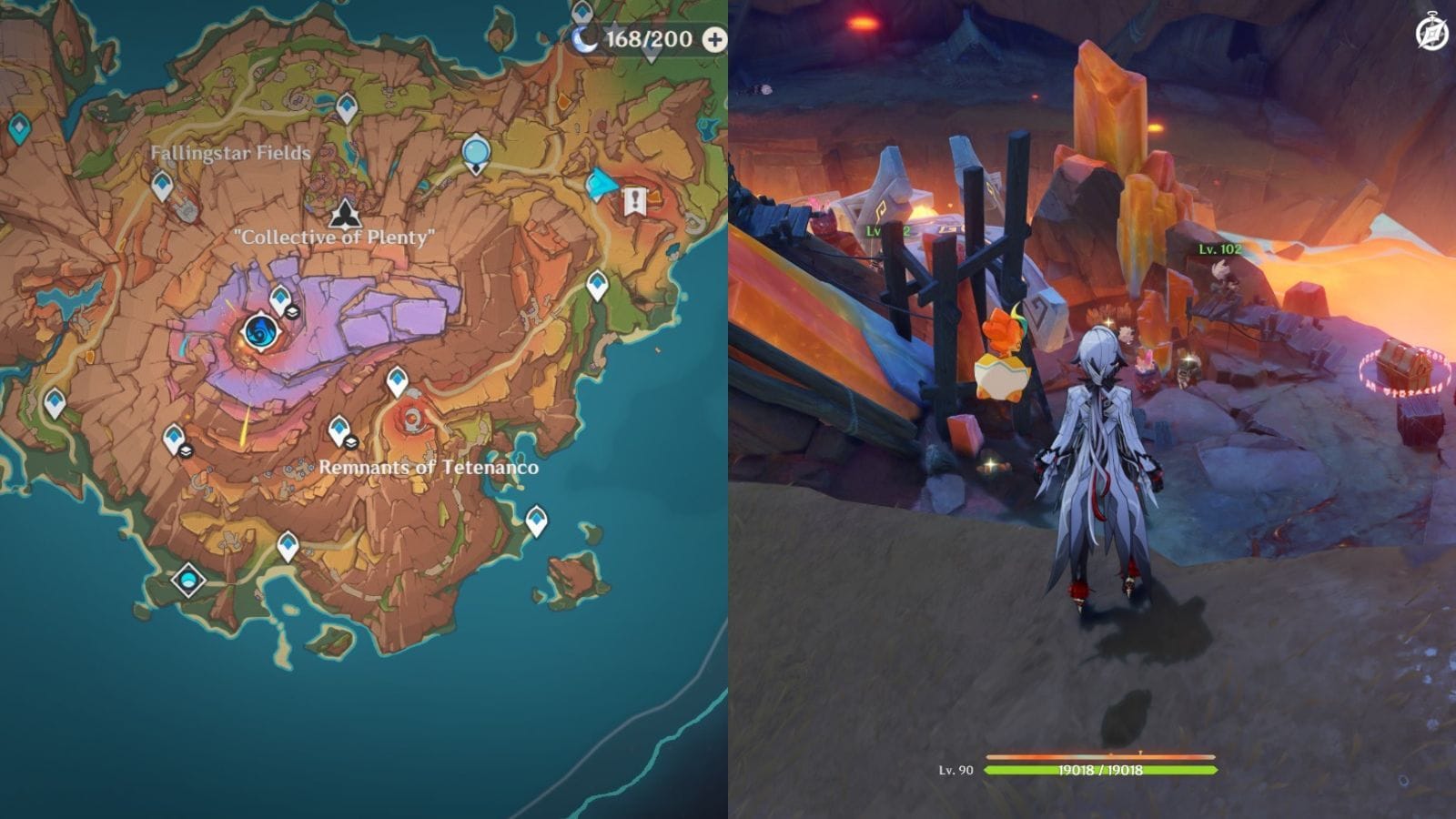Click the Fallingstar Fields area label

click(228, 155)
